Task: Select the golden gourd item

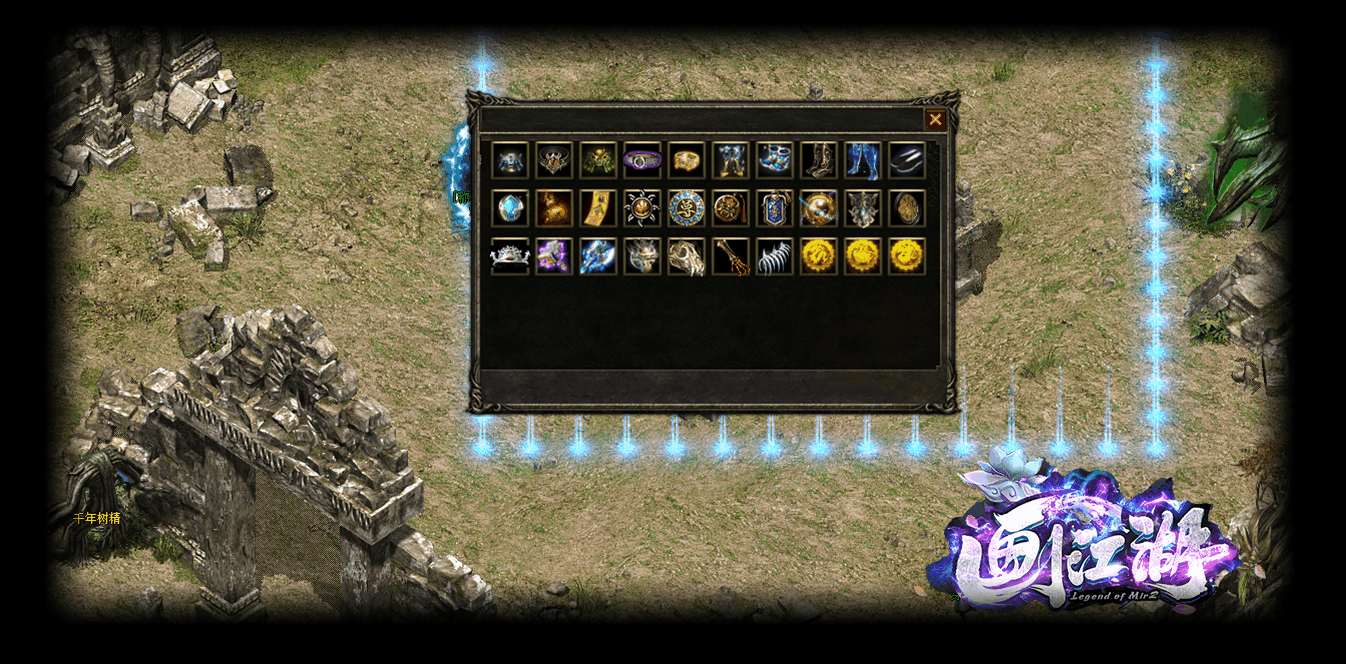Action: tap(554, 208)
